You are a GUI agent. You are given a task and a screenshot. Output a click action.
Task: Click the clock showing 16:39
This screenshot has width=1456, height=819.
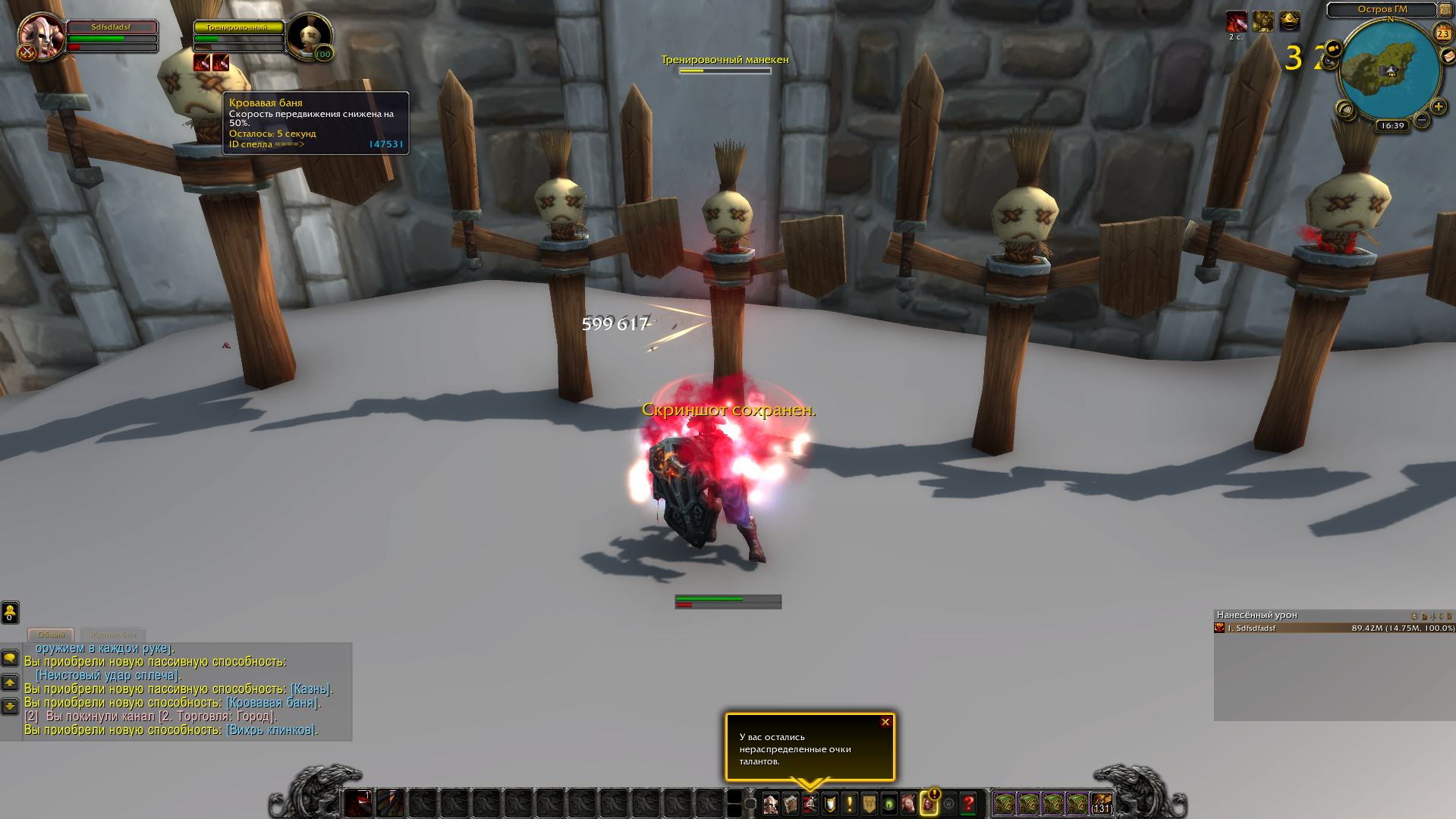[1392, 126]
